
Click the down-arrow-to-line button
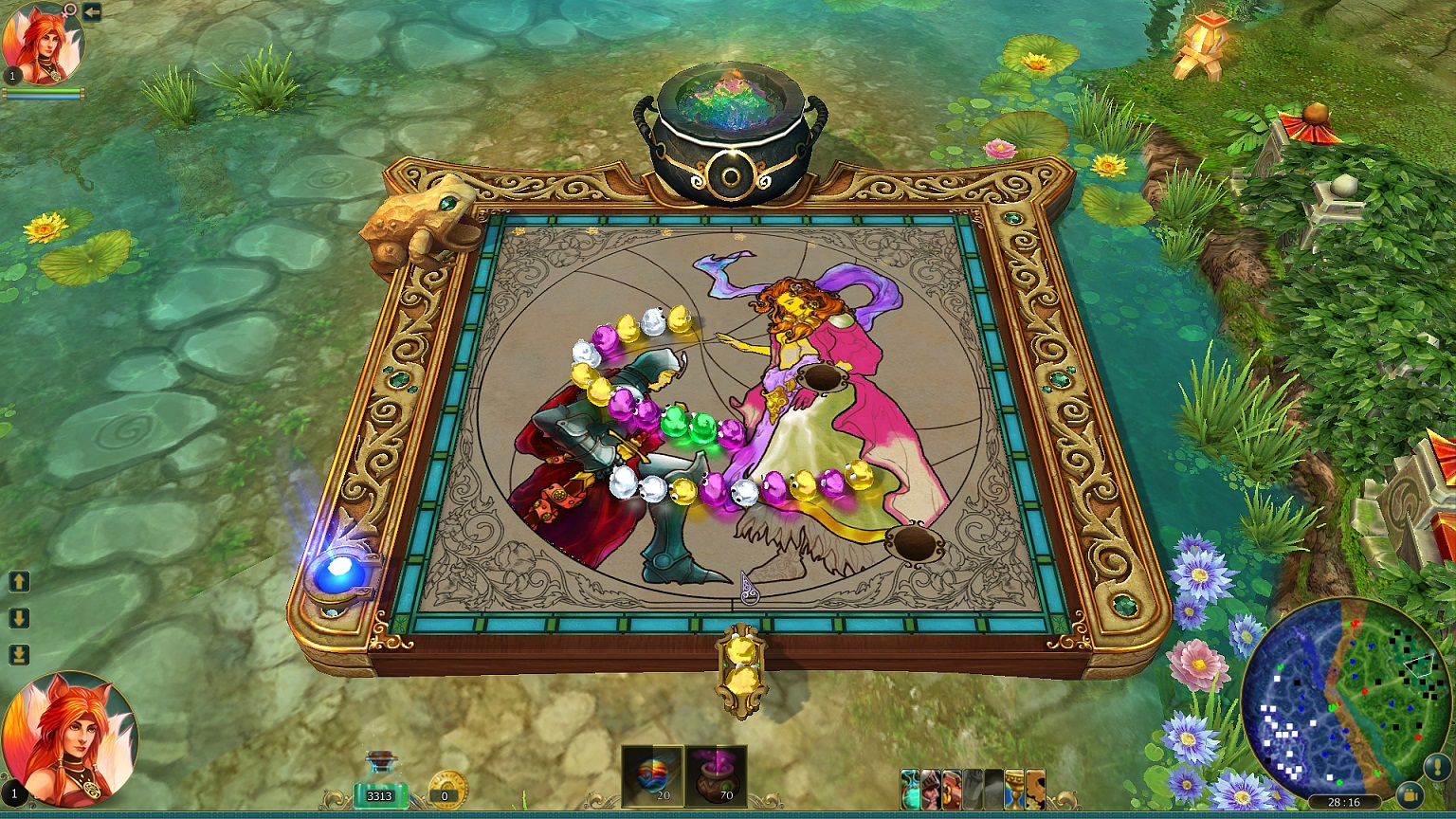click(19, 655)
